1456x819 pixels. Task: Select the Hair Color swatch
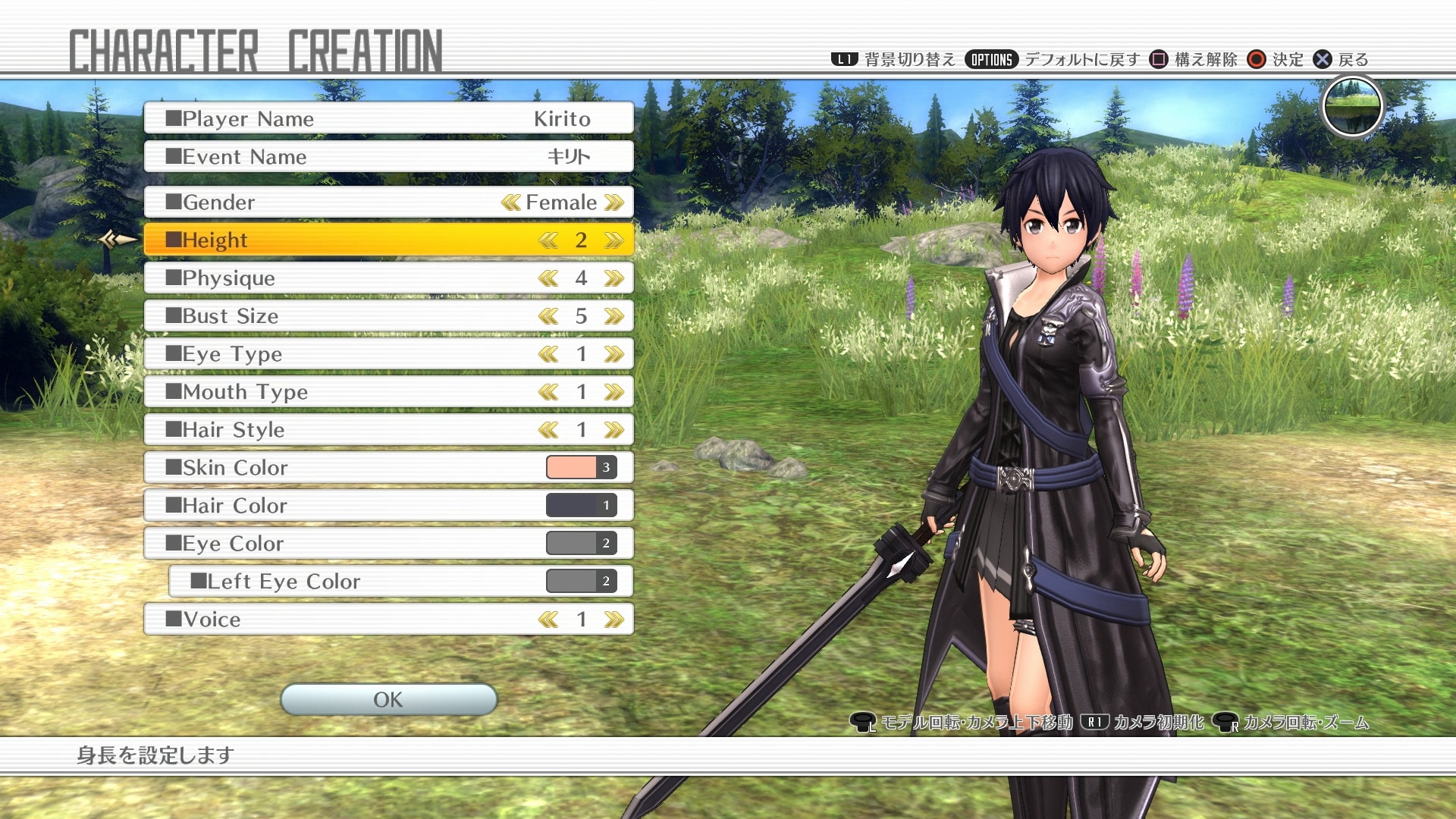coord(581,505)
